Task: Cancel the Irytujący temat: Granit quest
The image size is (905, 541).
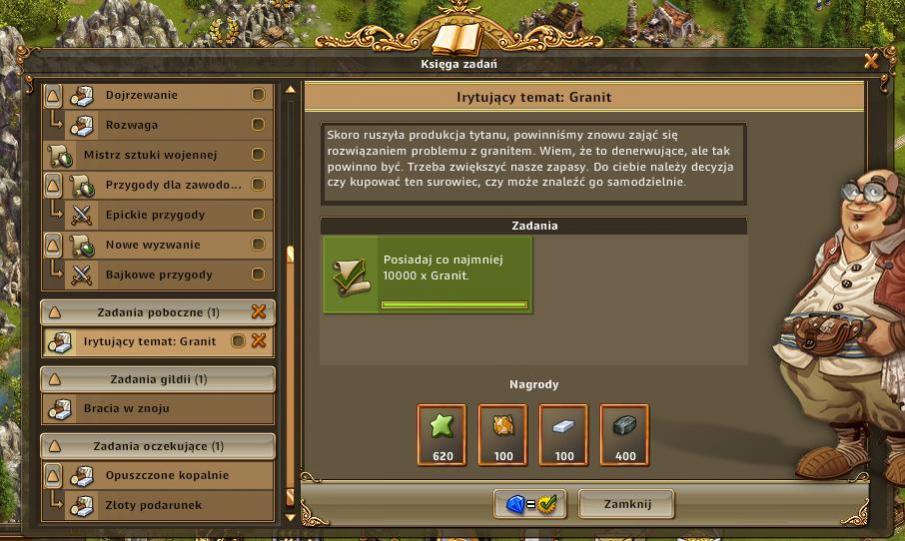Action: tap(259, 341)
